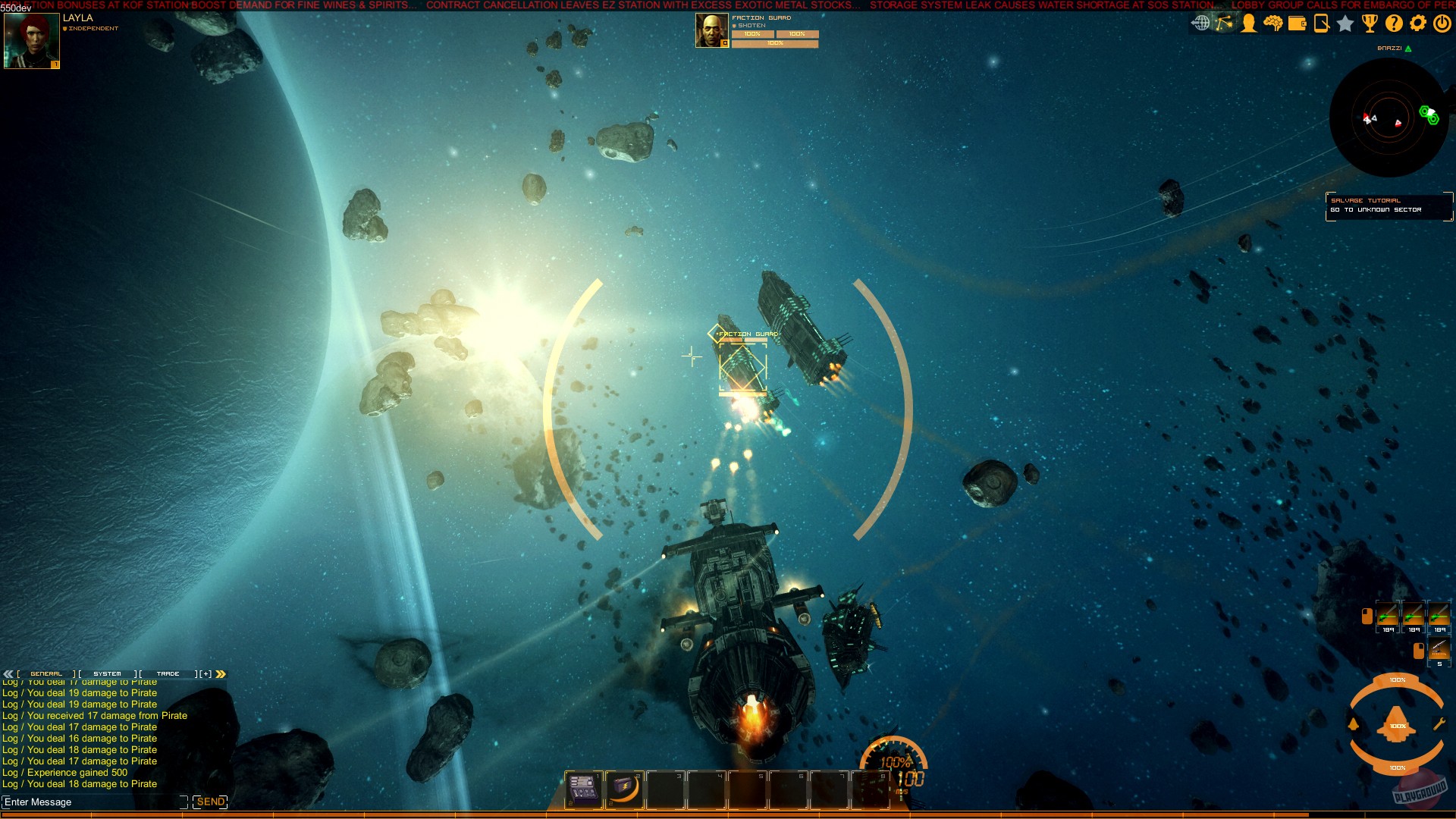Viewport: 1456px width, 819px height.
Task: Switch to the General chat tab
Action: click(x=46, y=673)
